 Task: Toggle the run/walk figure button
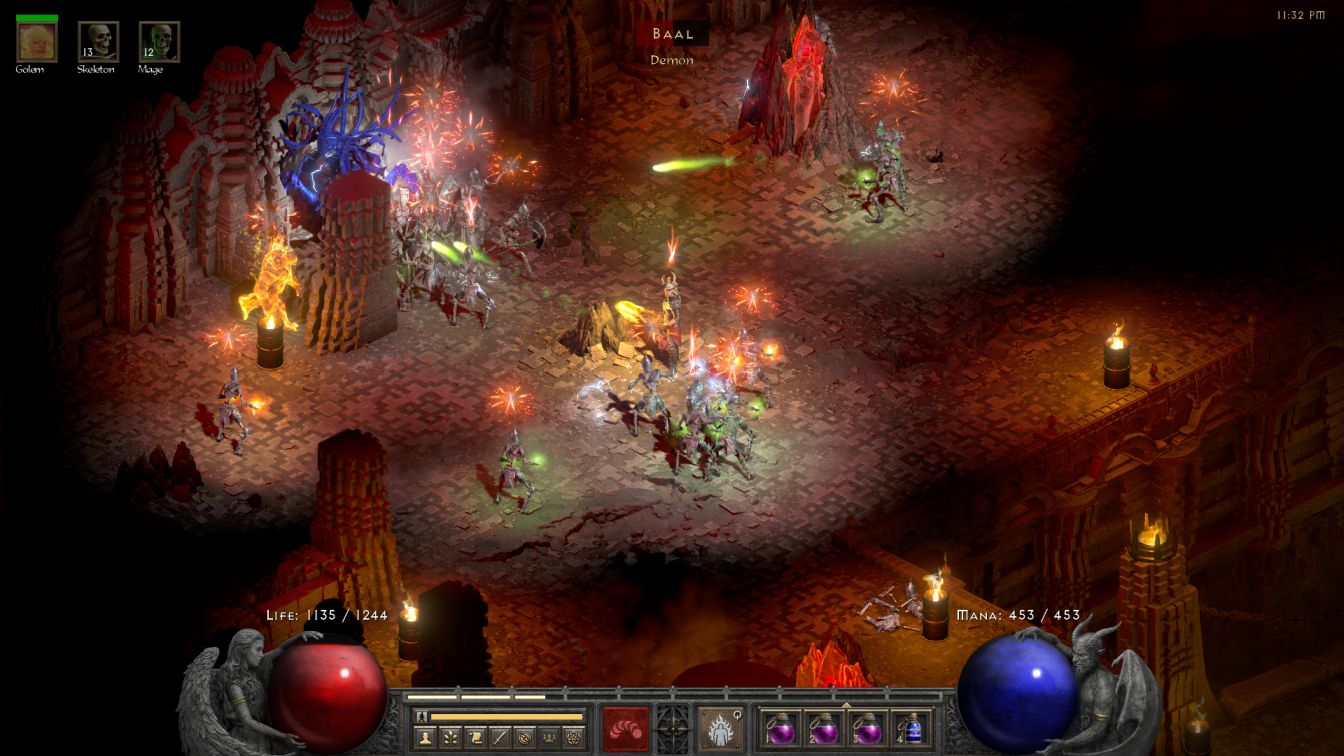coord(422,716)
